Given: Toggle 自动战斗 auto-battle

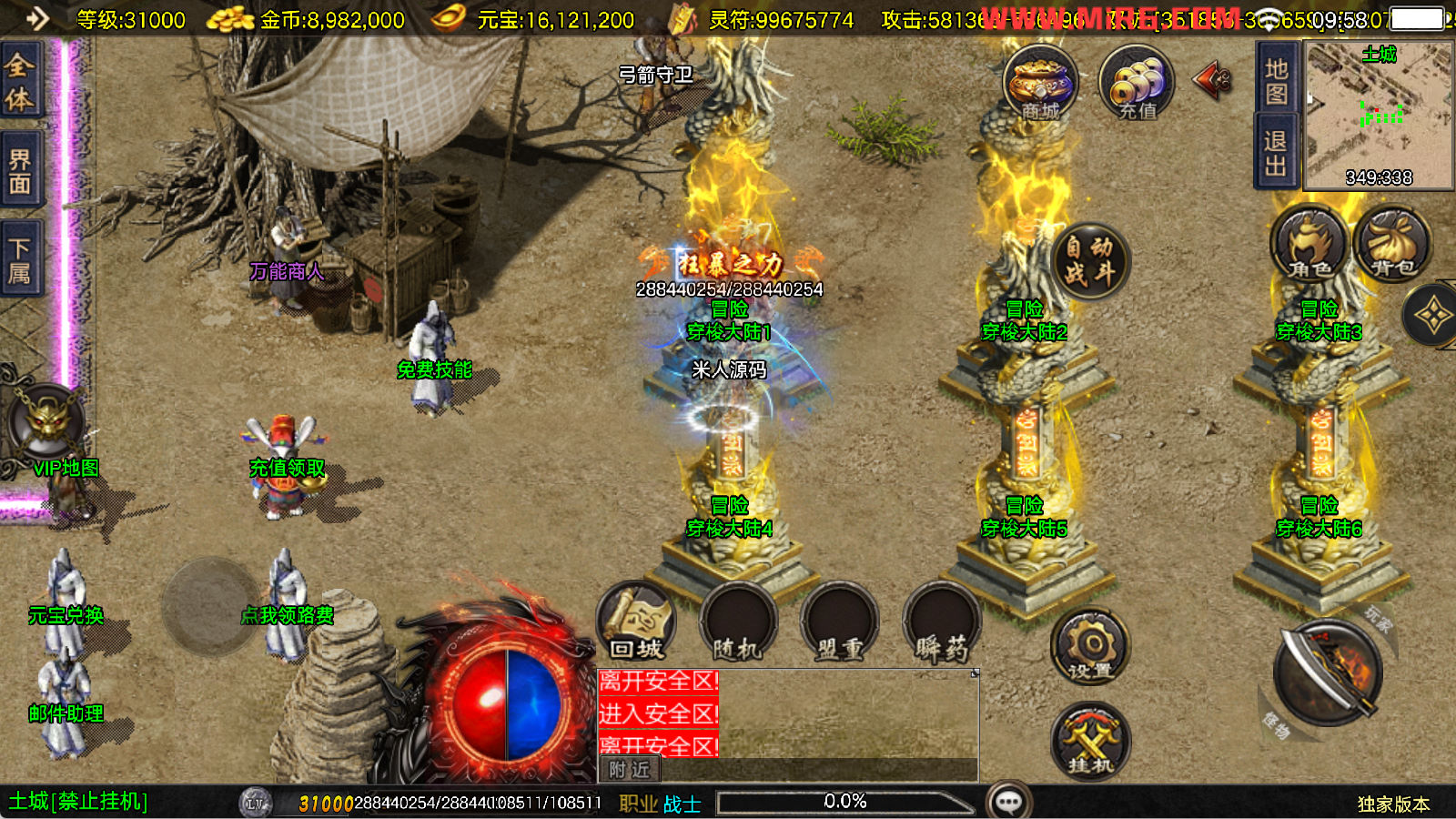Looking at the screenshot, I should point(1089,260).
